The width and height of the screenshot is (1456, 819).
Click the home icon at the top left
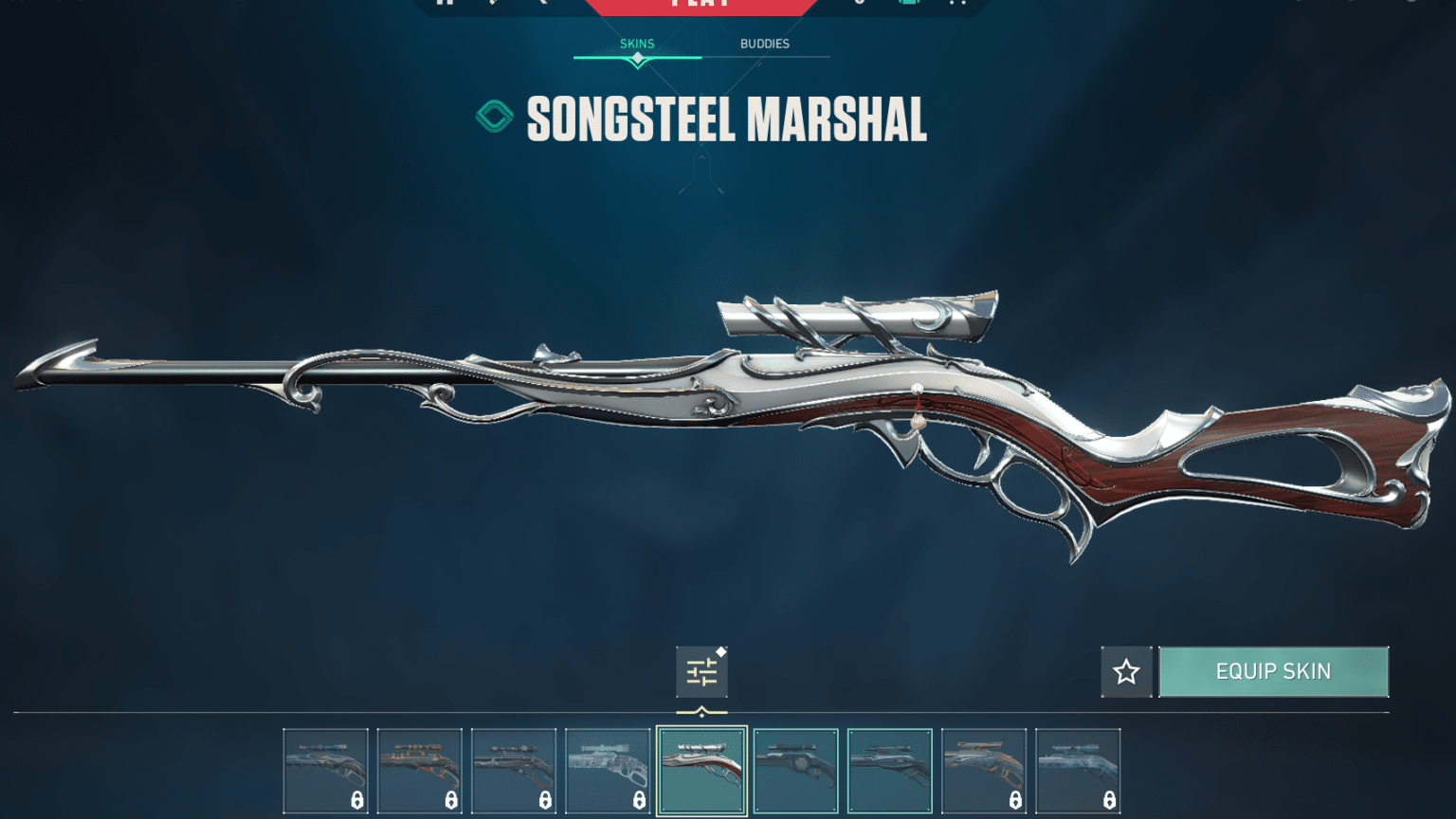443,4
